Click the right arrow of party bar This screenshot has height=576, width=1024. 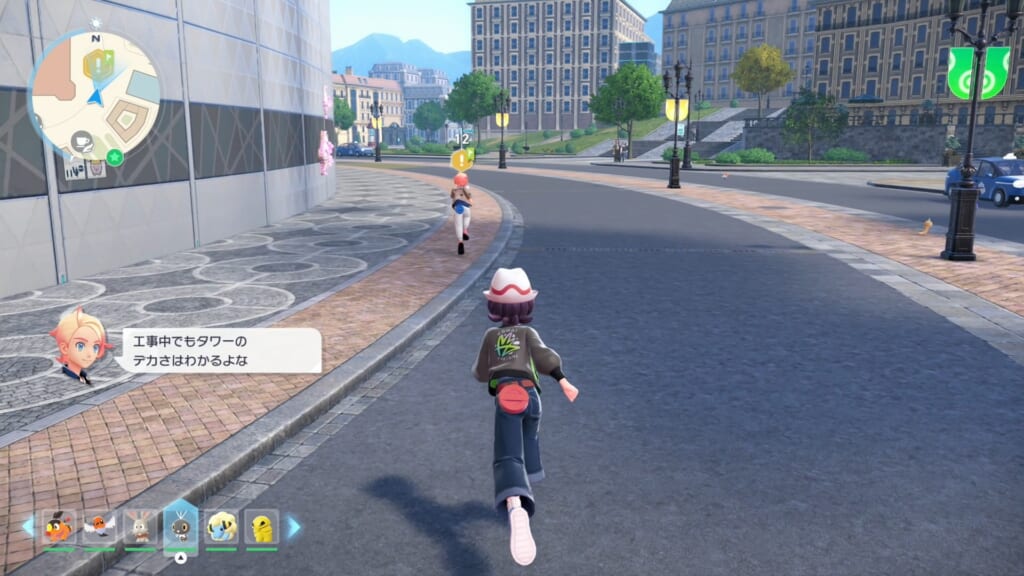pos(294,526)
